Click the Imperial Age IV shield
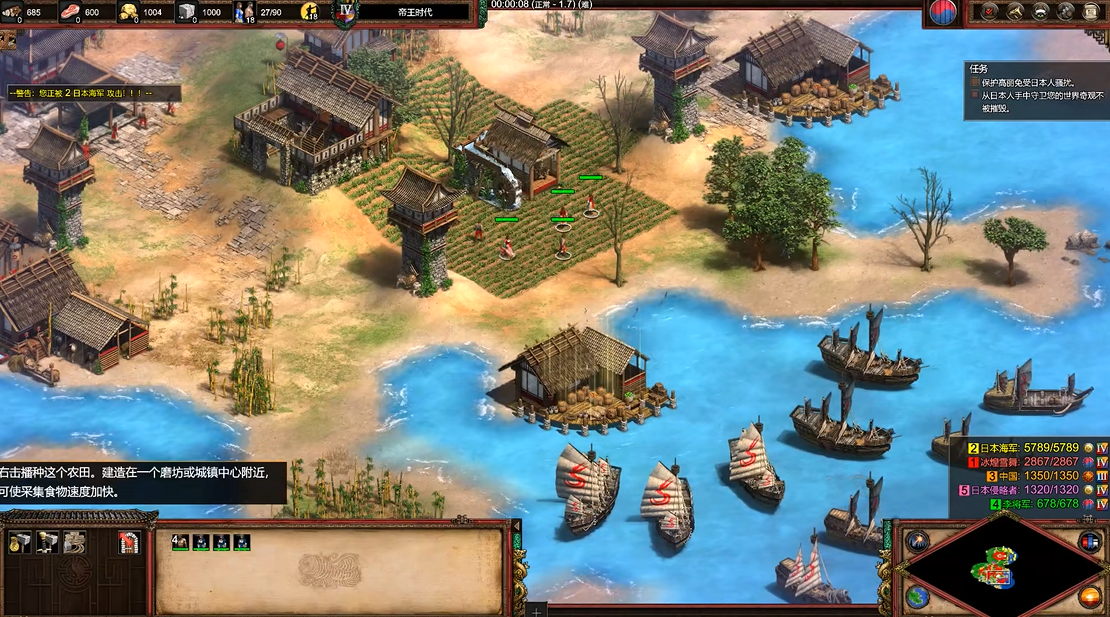The height and width of the screenshot is (617, 1110). click(x=346, y=13)
